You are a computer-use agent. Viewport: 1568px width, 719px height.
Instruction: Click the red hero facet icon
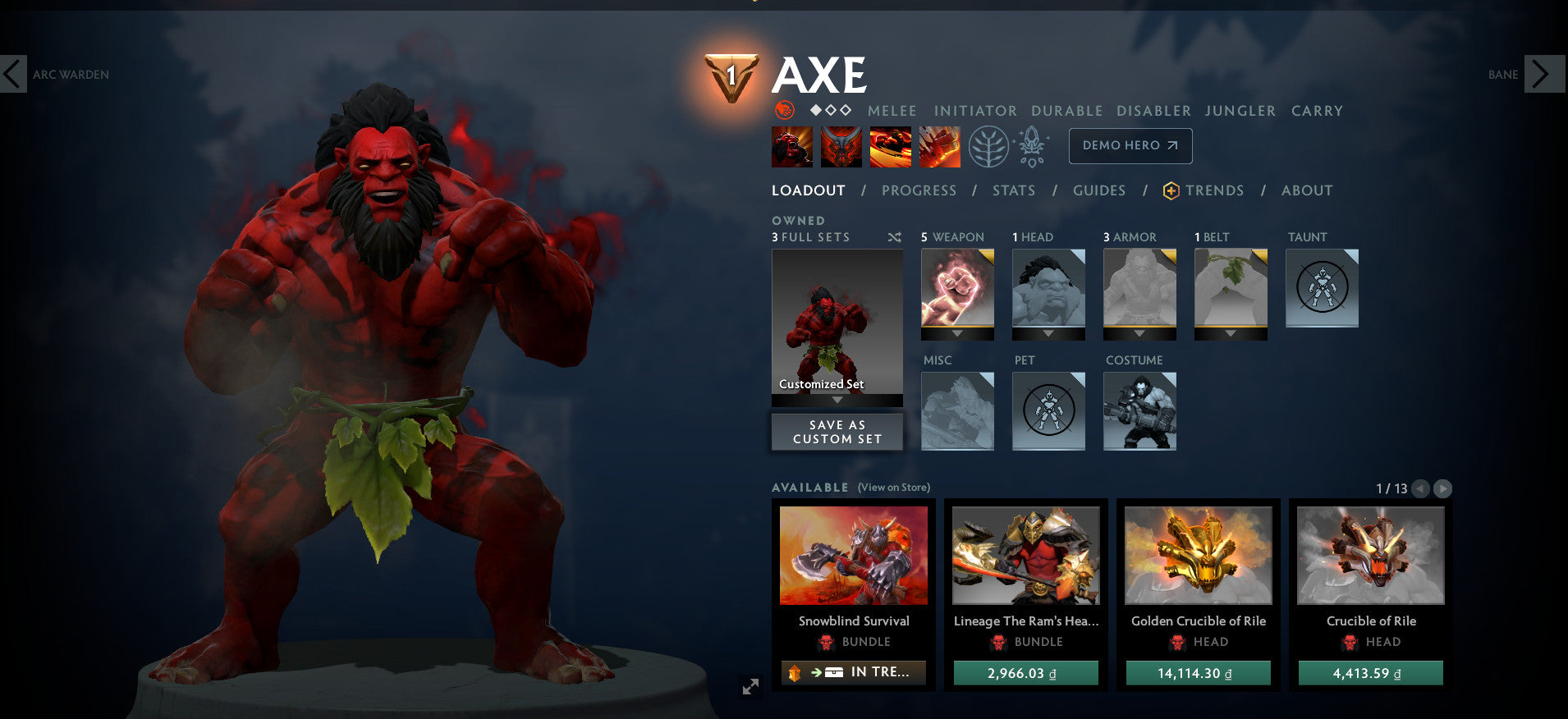[786, 110]
